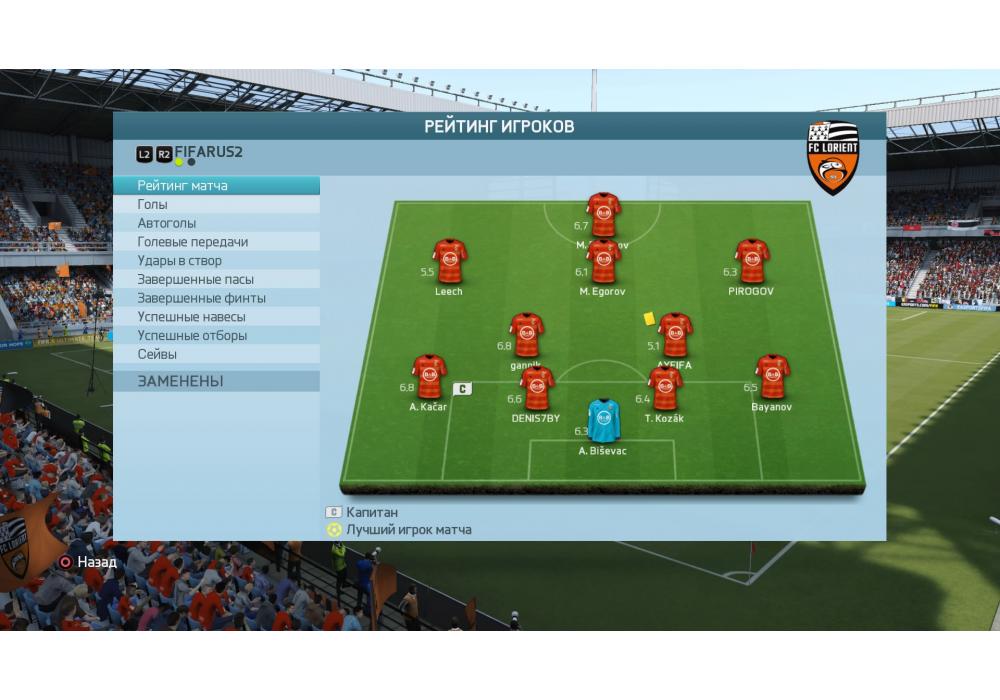The height and width of the screenshot is (700, 1000).
Task: Open the Автоголы stat row
Action: tap(216, 223)
